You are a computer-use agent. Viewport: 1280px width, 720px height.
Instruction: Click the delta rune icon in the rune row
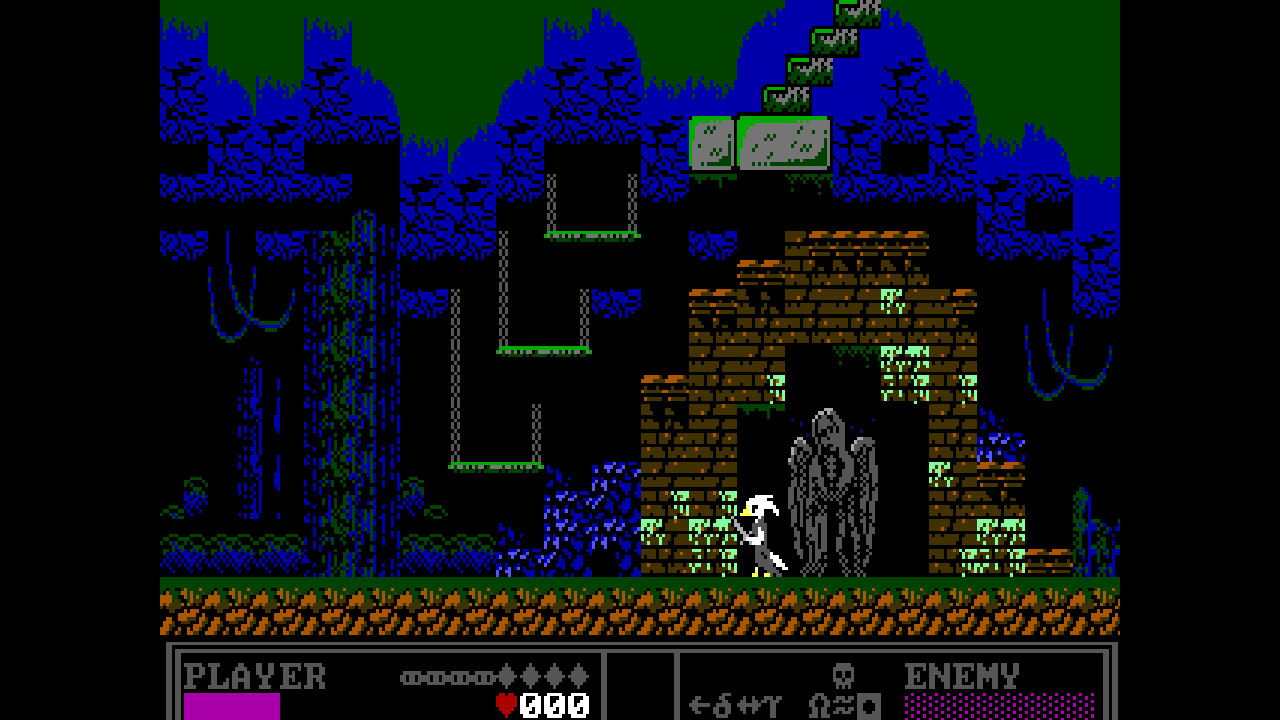(x=722, y=705)
